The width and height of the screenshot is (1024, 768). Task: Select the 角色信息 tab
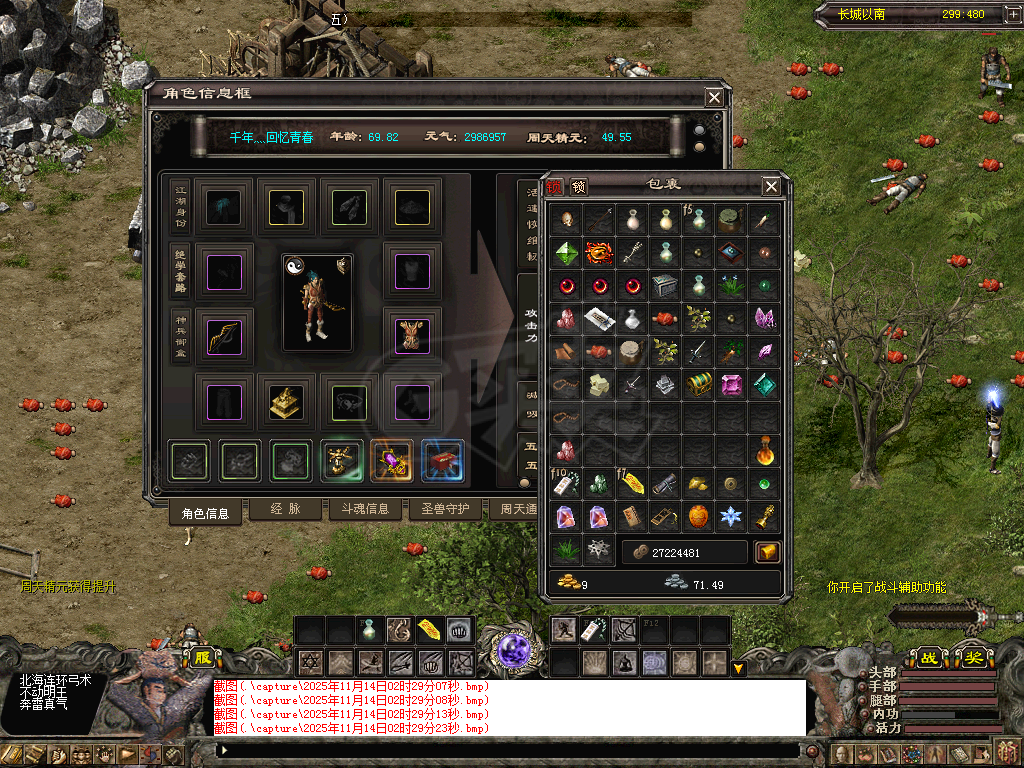(x=205, y=512)
